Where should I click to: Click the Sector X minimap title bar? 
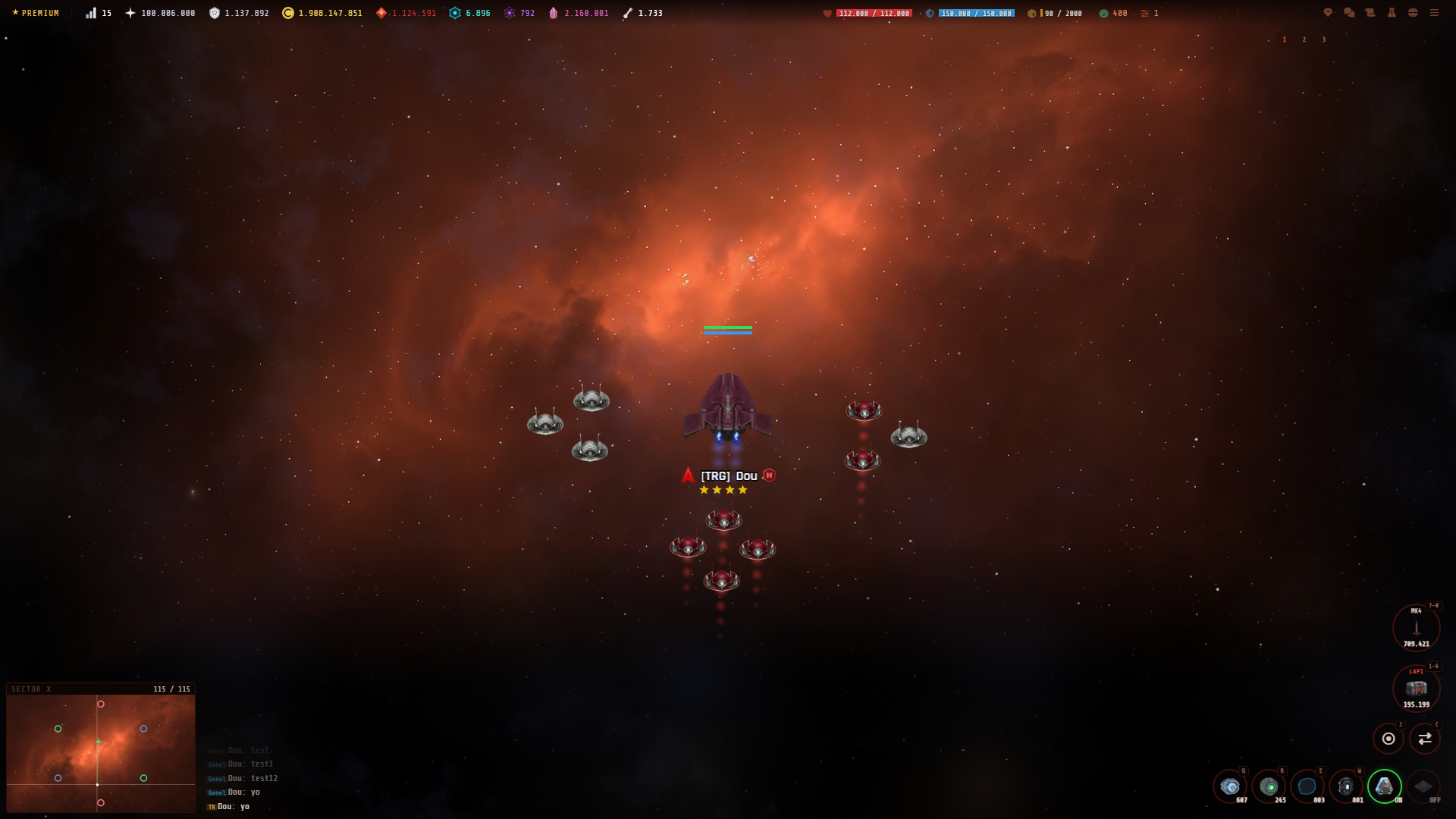click(30, 689)
